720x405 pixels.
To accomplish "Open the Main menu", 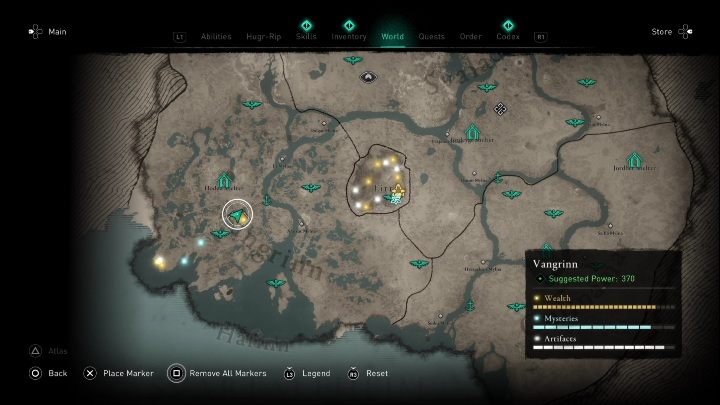I will click(47, 32).
